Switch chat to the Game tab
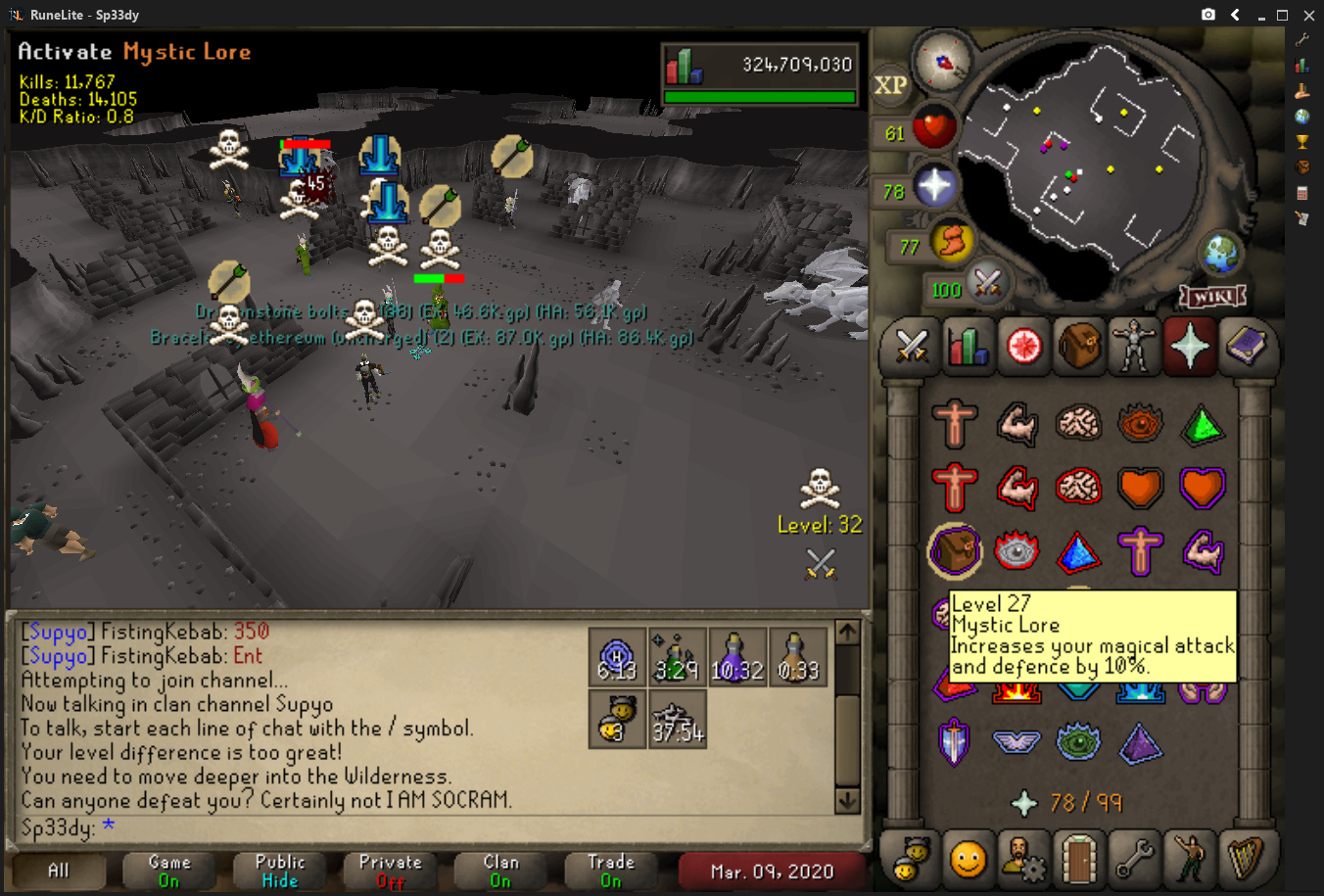The width and height of the screenshot is (1324, 896). (169, 871)
